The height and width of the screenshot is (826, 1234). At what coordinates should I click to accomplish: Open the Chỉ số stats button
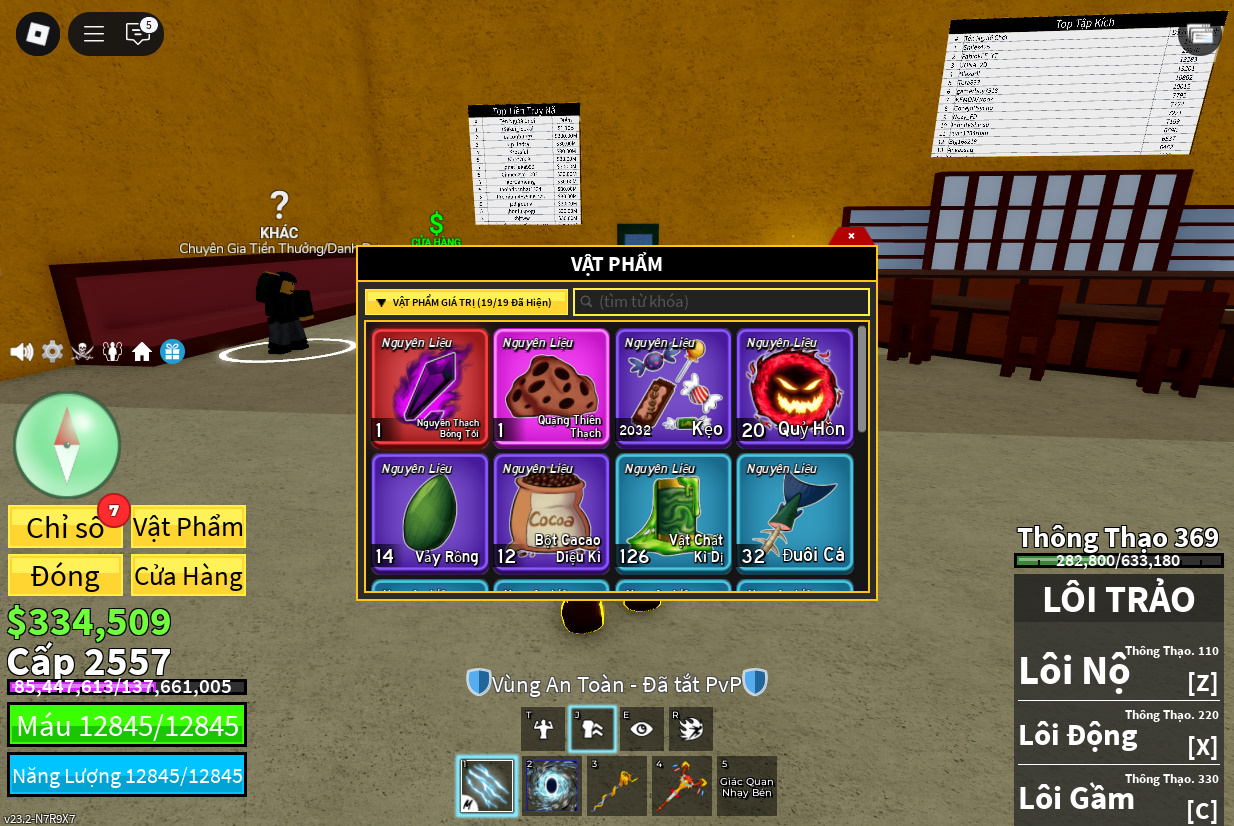pyautogui.click(x=65, y=527)
